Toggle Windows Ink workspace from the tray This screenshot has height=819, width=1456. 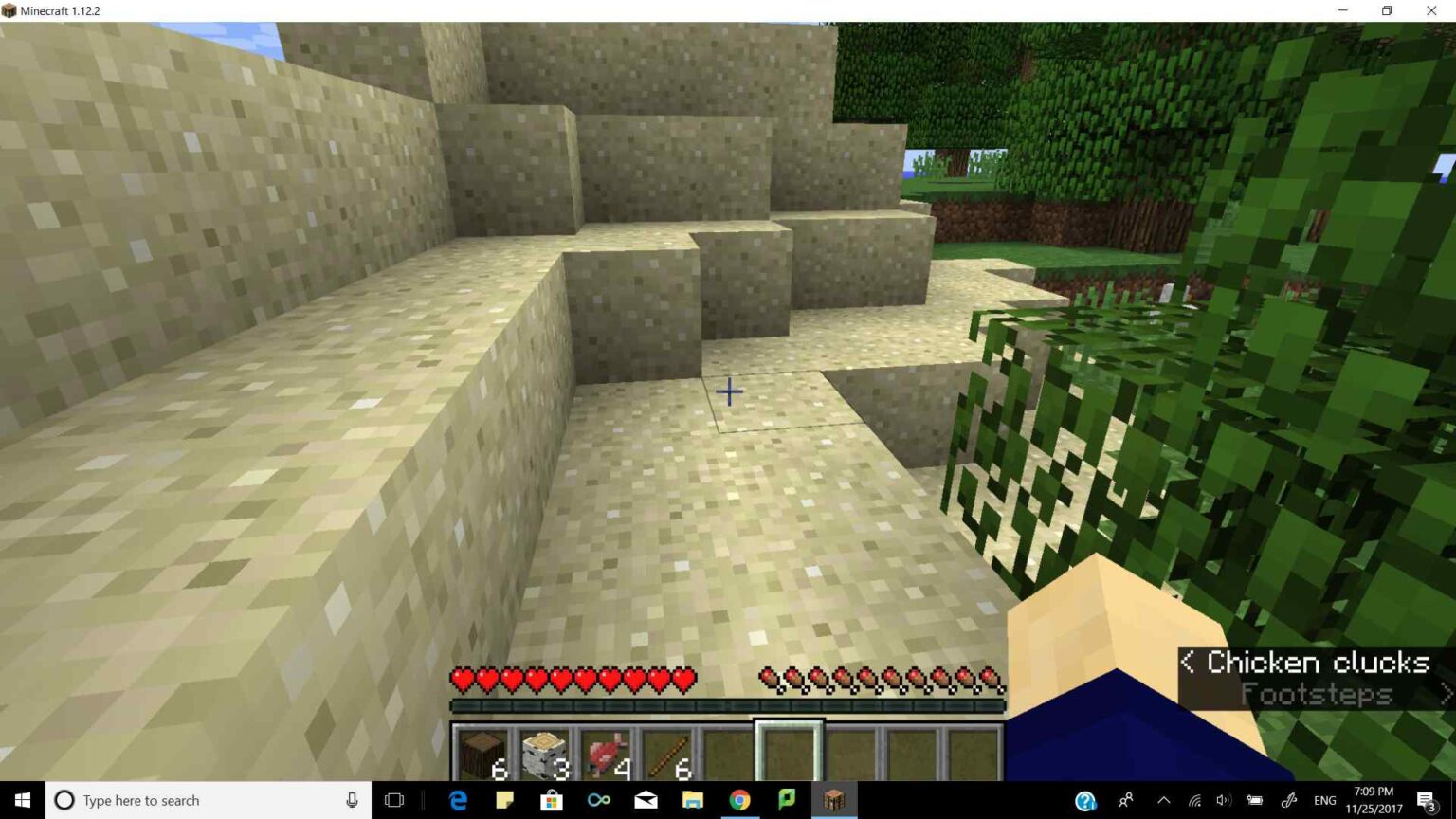(x=1288, y=800)
